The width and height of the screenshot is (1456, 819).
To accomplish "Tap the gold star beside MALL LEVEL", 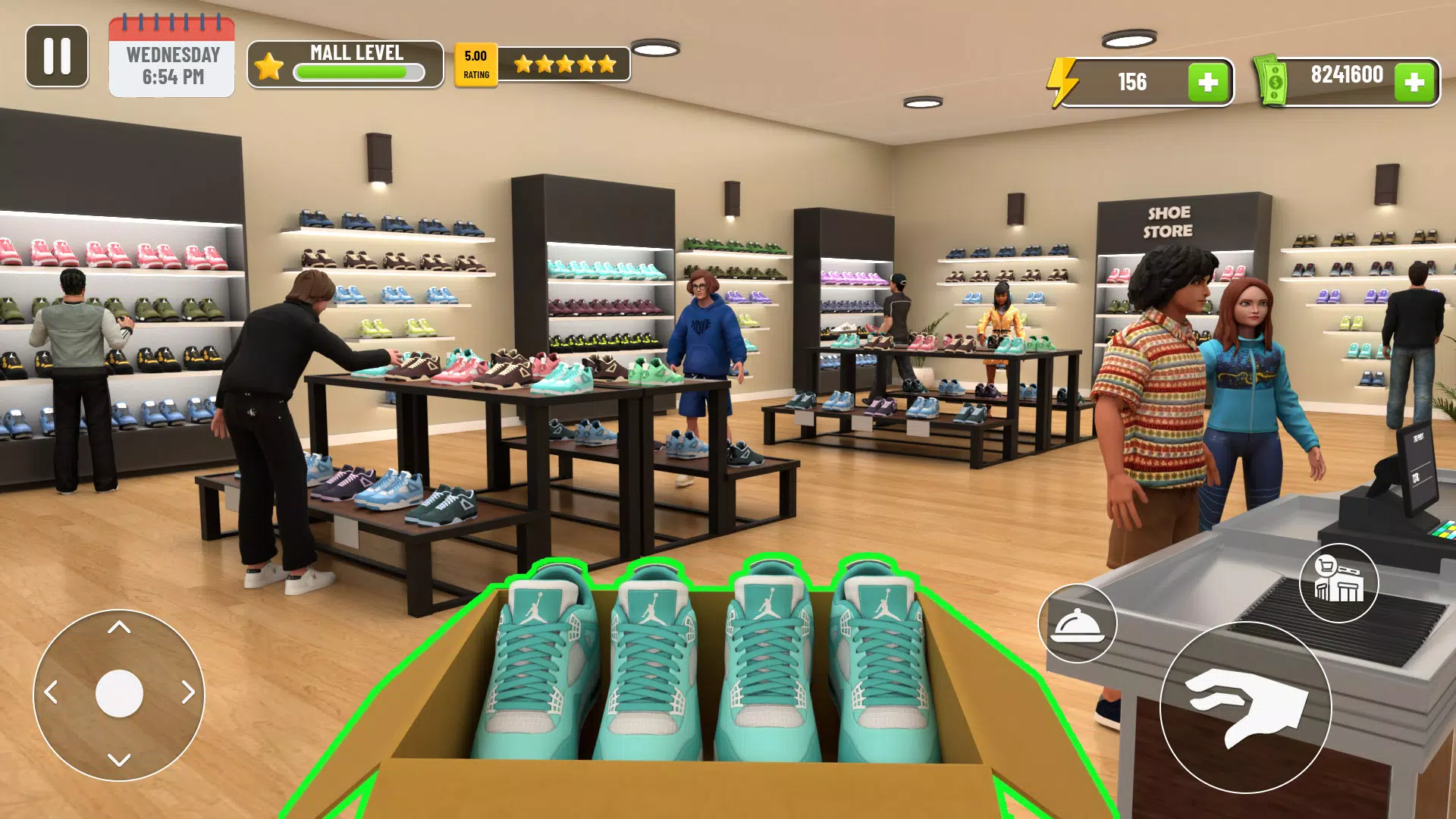I will 267,66.
